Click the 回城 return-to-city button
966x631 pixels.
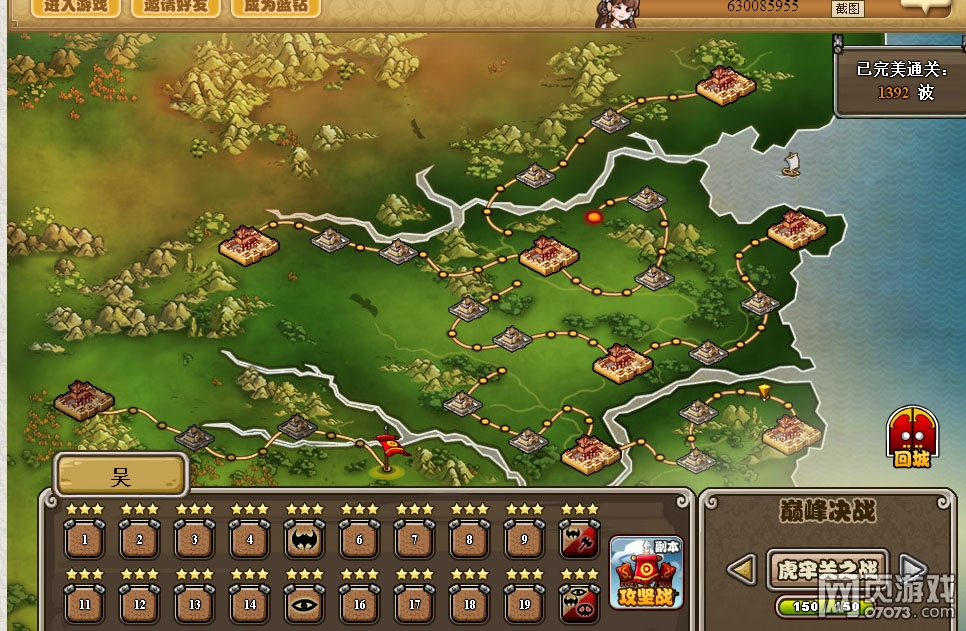click(x=911, y=438)
